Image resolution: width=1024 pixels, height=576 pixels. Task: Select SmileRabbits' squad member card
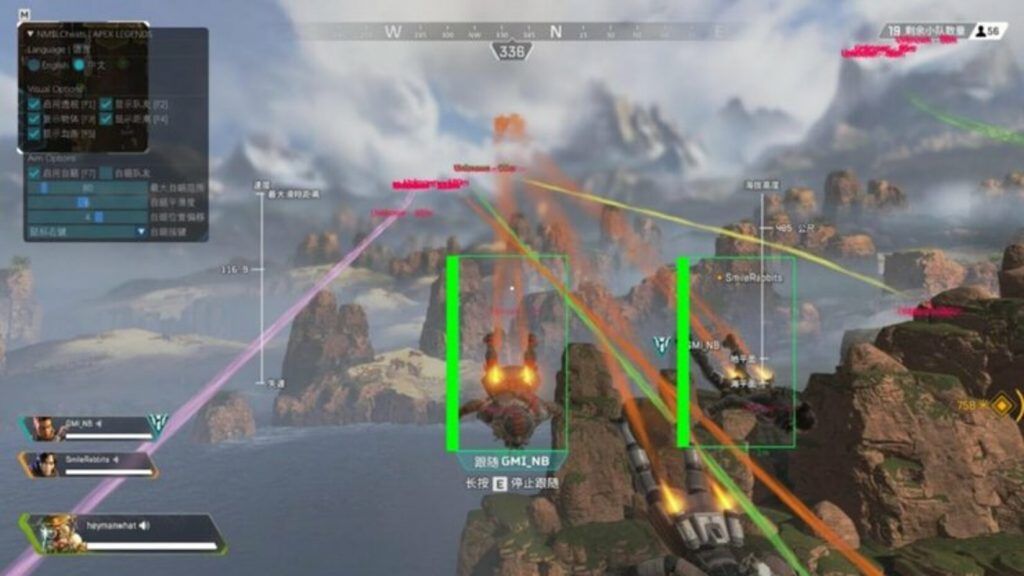coord(90,465)
